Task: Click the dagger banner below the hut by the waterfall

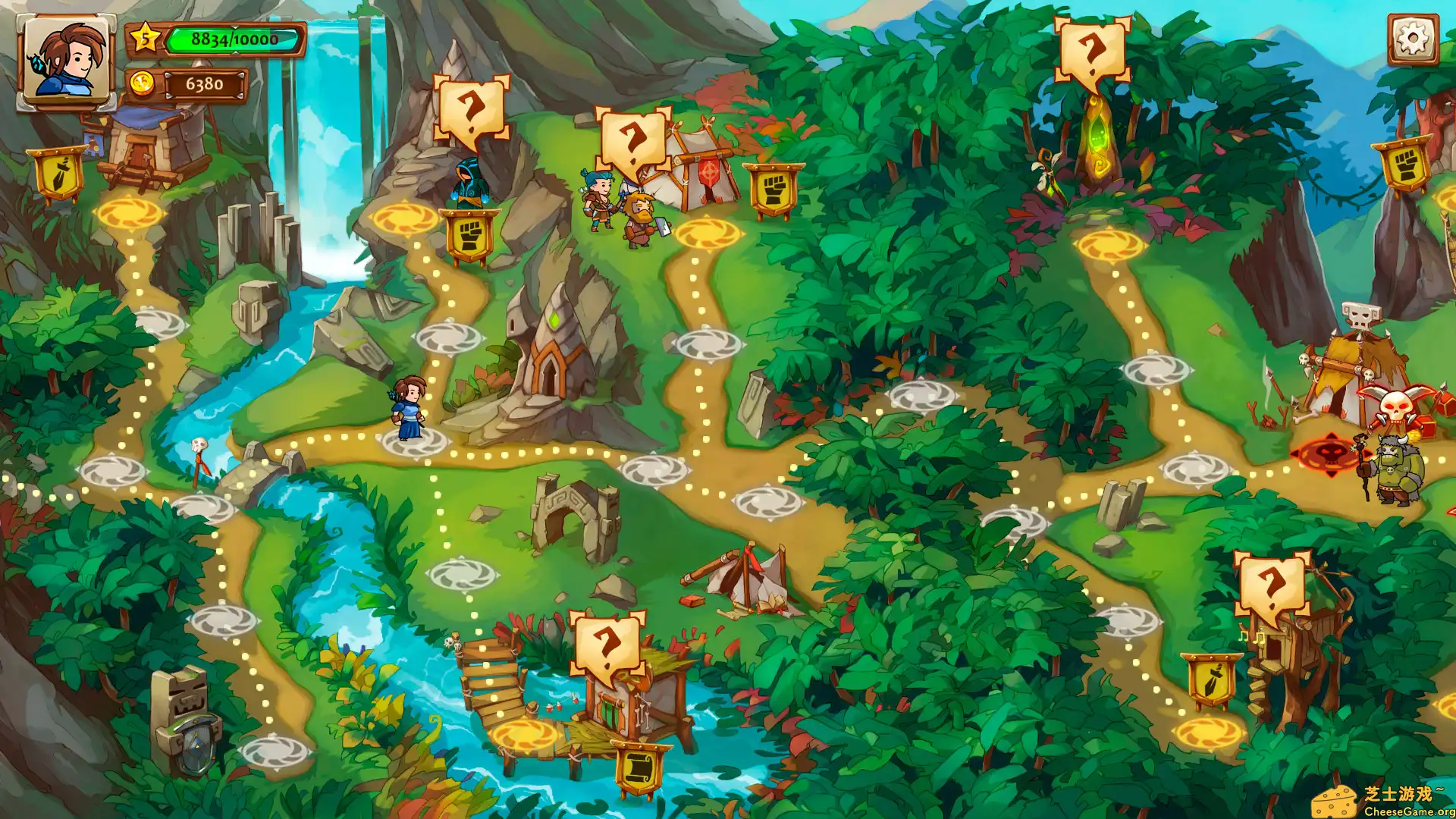Action: [57, 174]
